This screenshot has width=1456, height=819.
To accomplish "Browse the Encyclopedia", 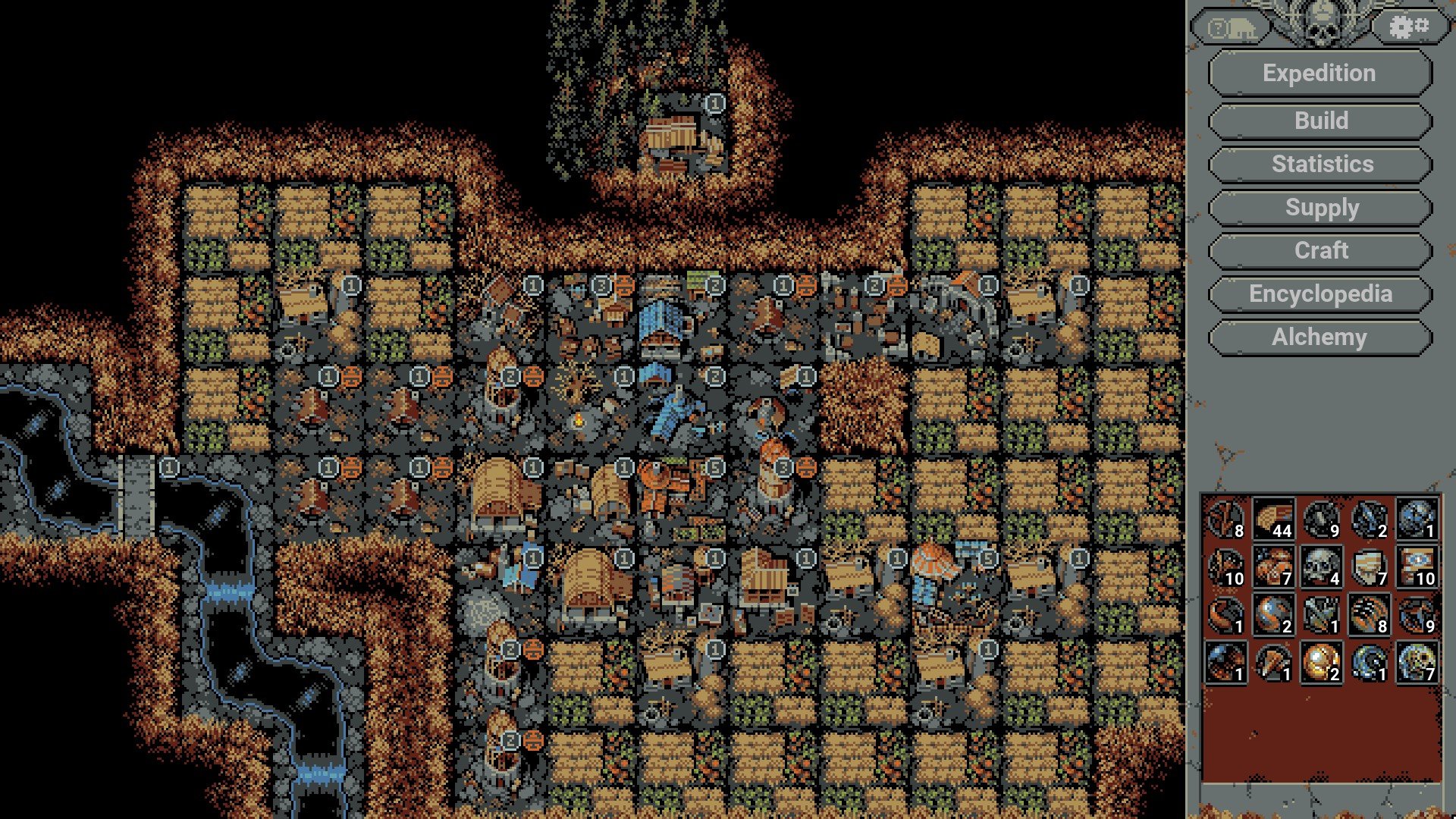I will pyautogui.click(x=1319, y=293).
